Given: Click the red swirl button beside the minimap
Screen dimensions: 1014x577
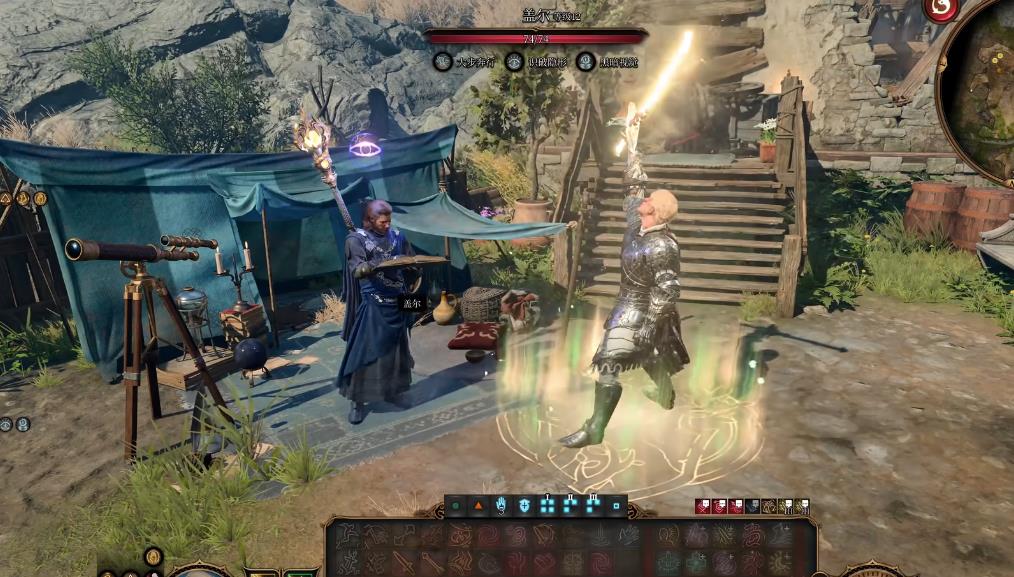Looking at the screenshot, I should [x=939, y=8].
